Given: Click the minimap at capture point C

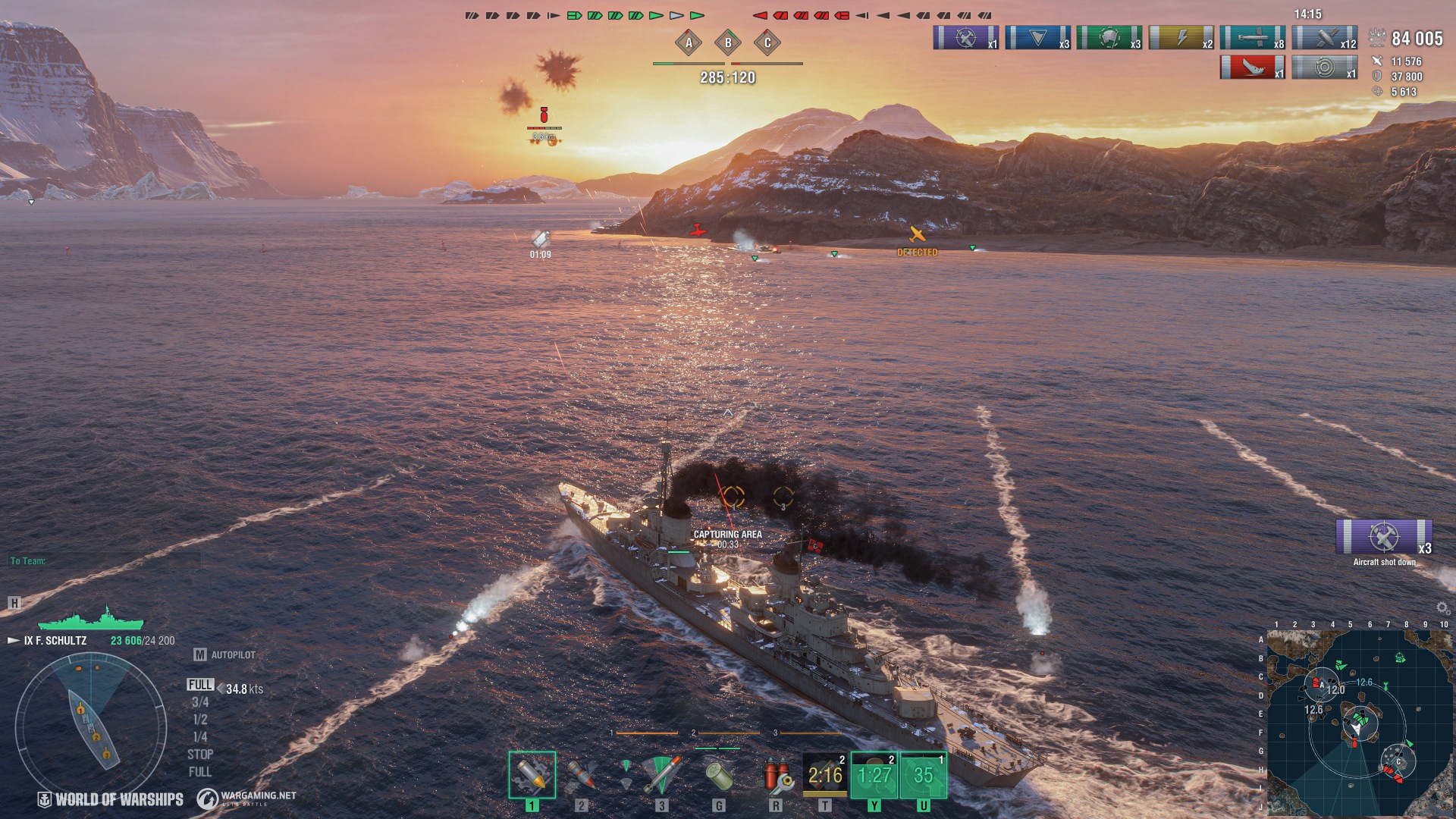Looking at the screenshot, I should click(1398, 761).
